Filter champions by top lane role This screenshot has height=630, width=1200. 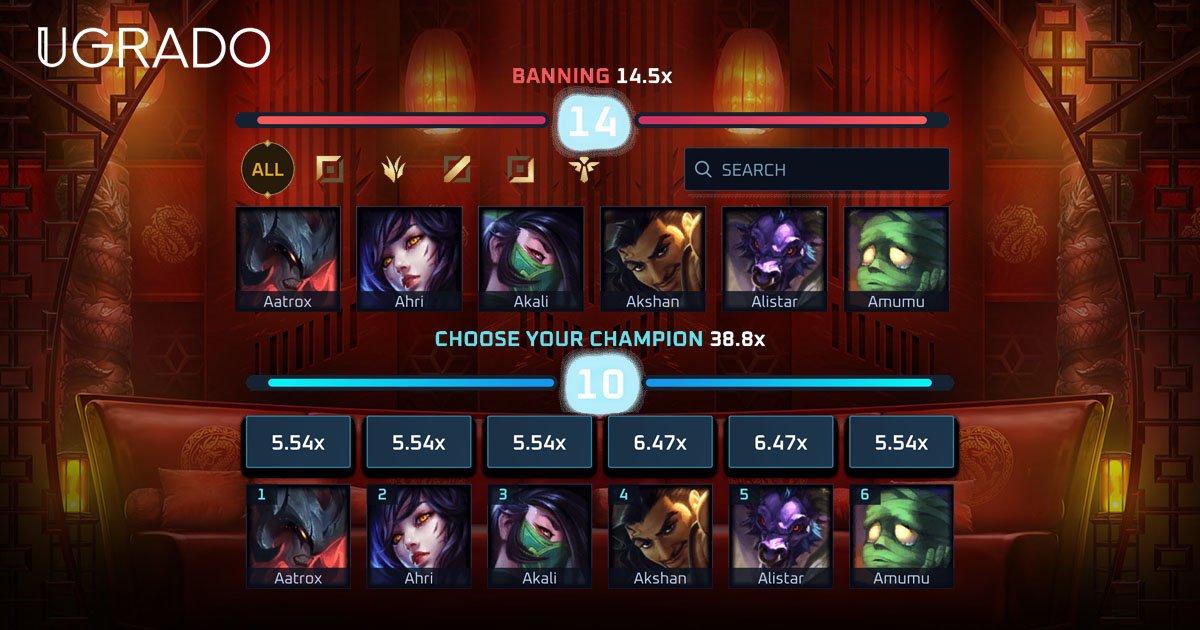tap(329, 169)
